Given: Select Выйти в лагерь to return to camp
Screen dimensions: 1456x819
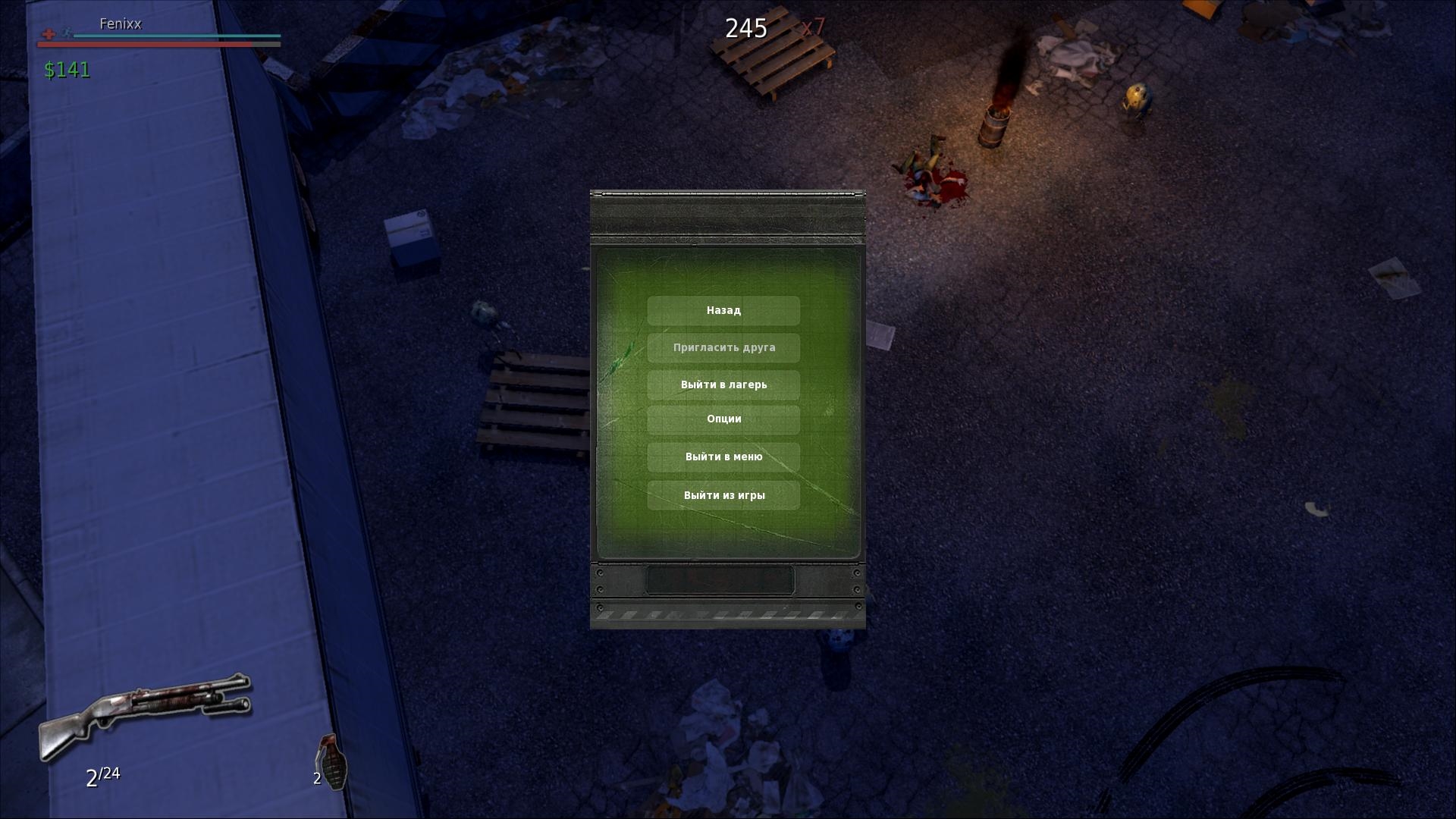Looking at the screenshot, I should click(x=723, y=384).
